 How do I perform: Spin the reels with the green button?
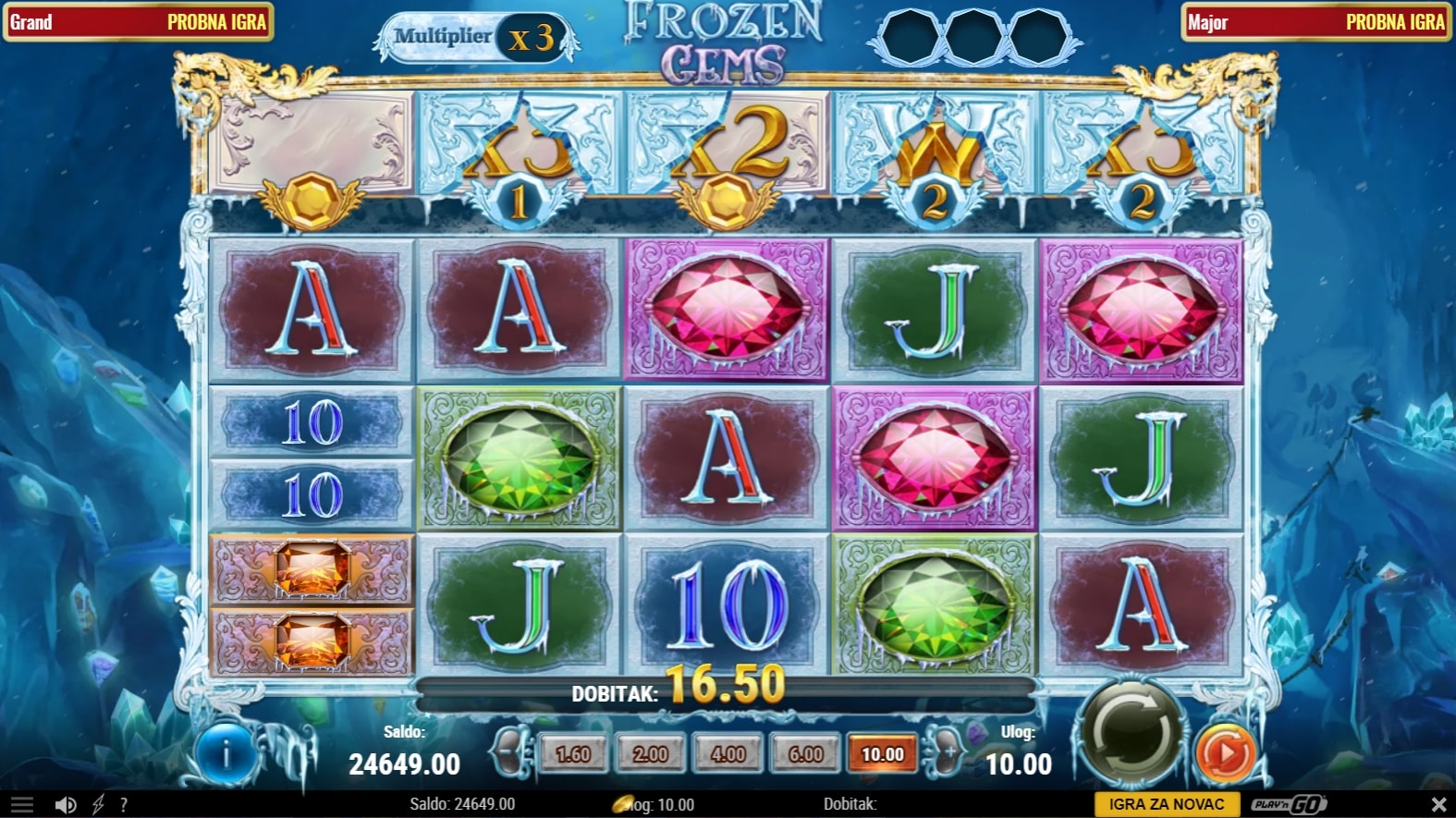point(1132,735)
